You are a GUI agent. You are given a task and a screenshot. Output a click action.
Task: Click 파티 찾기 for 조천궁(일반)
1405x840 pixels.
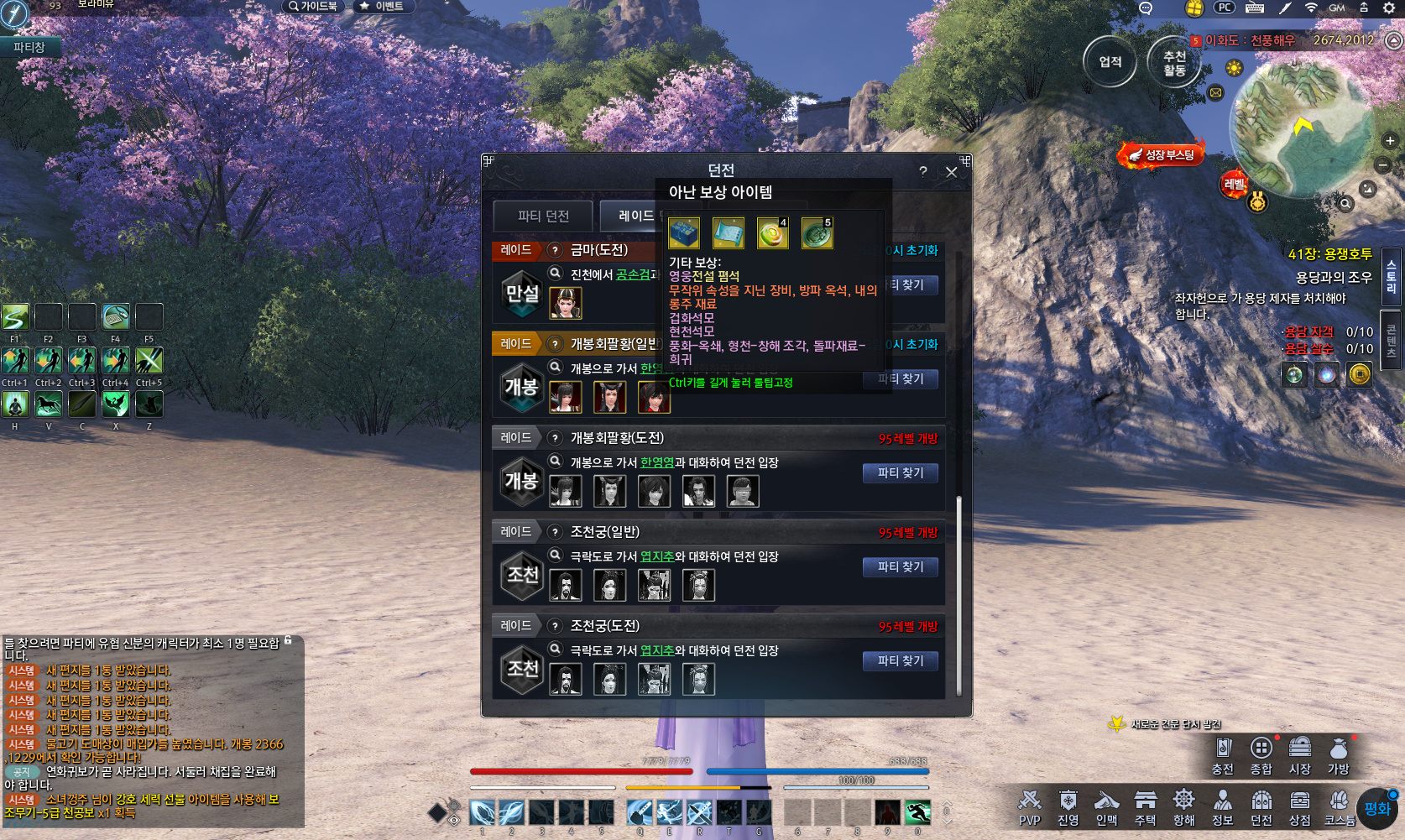pos(901,567)
